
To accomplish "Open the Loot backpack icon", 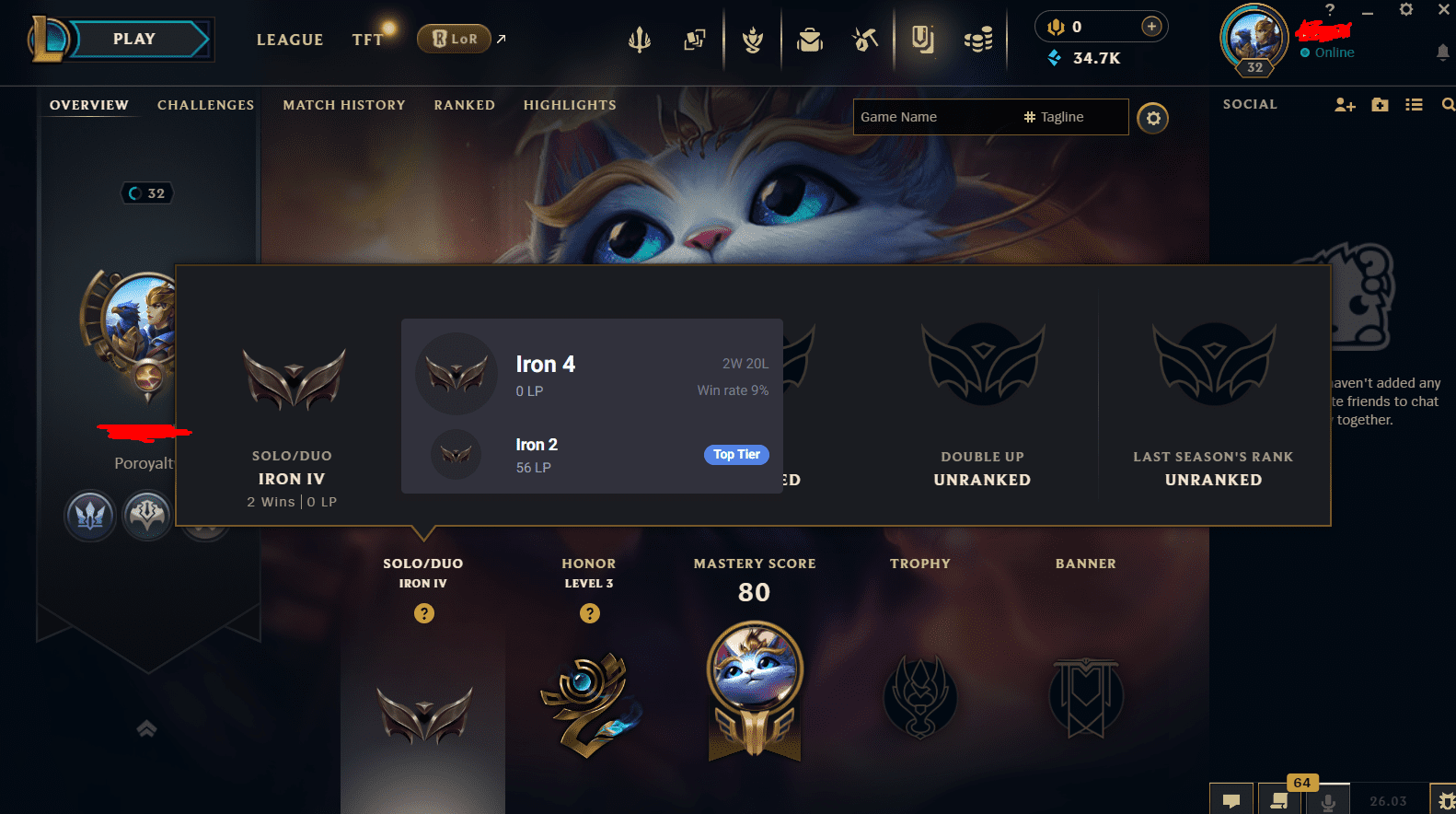I will pyautogui.click(x=810, y=39).
